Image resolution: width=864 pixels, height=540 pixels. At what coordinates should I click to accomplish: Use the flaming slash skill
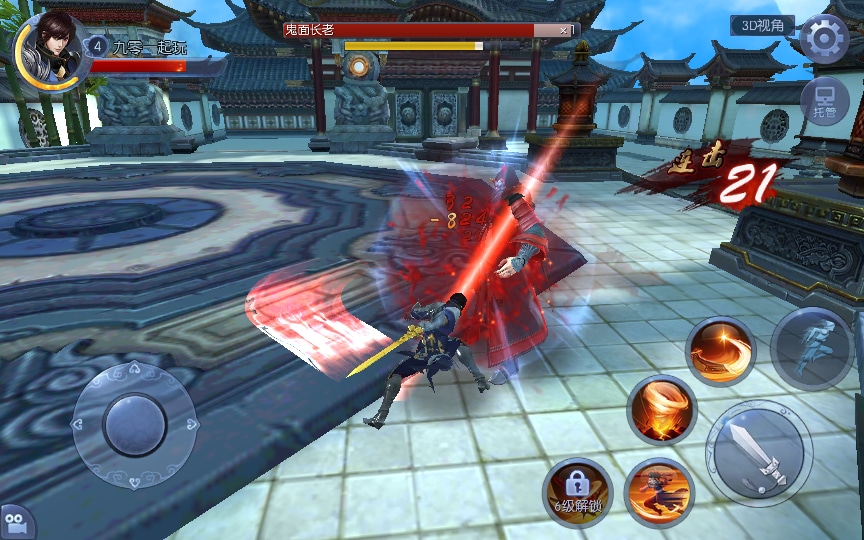click(x=720, y=351)
